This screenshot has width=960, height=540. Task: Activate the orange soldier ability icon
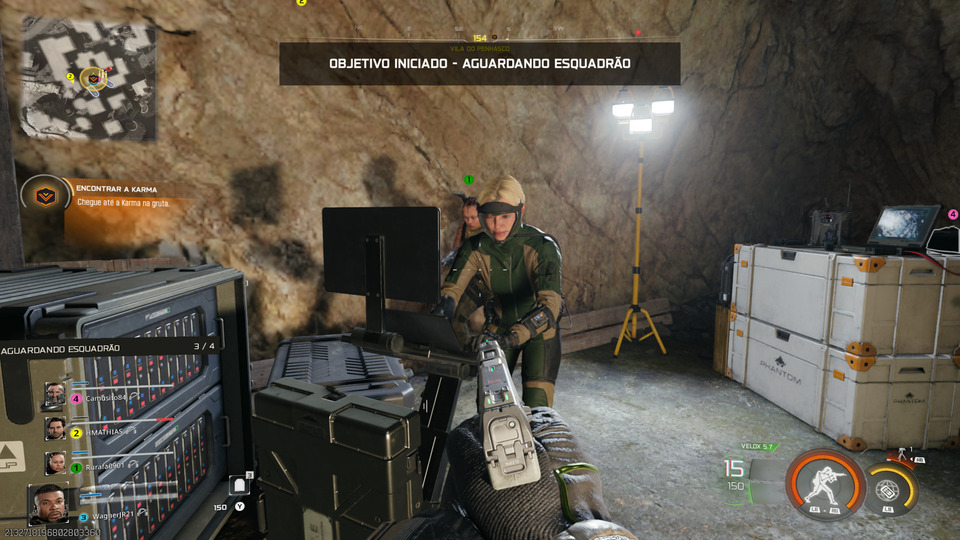coord(825,483)
